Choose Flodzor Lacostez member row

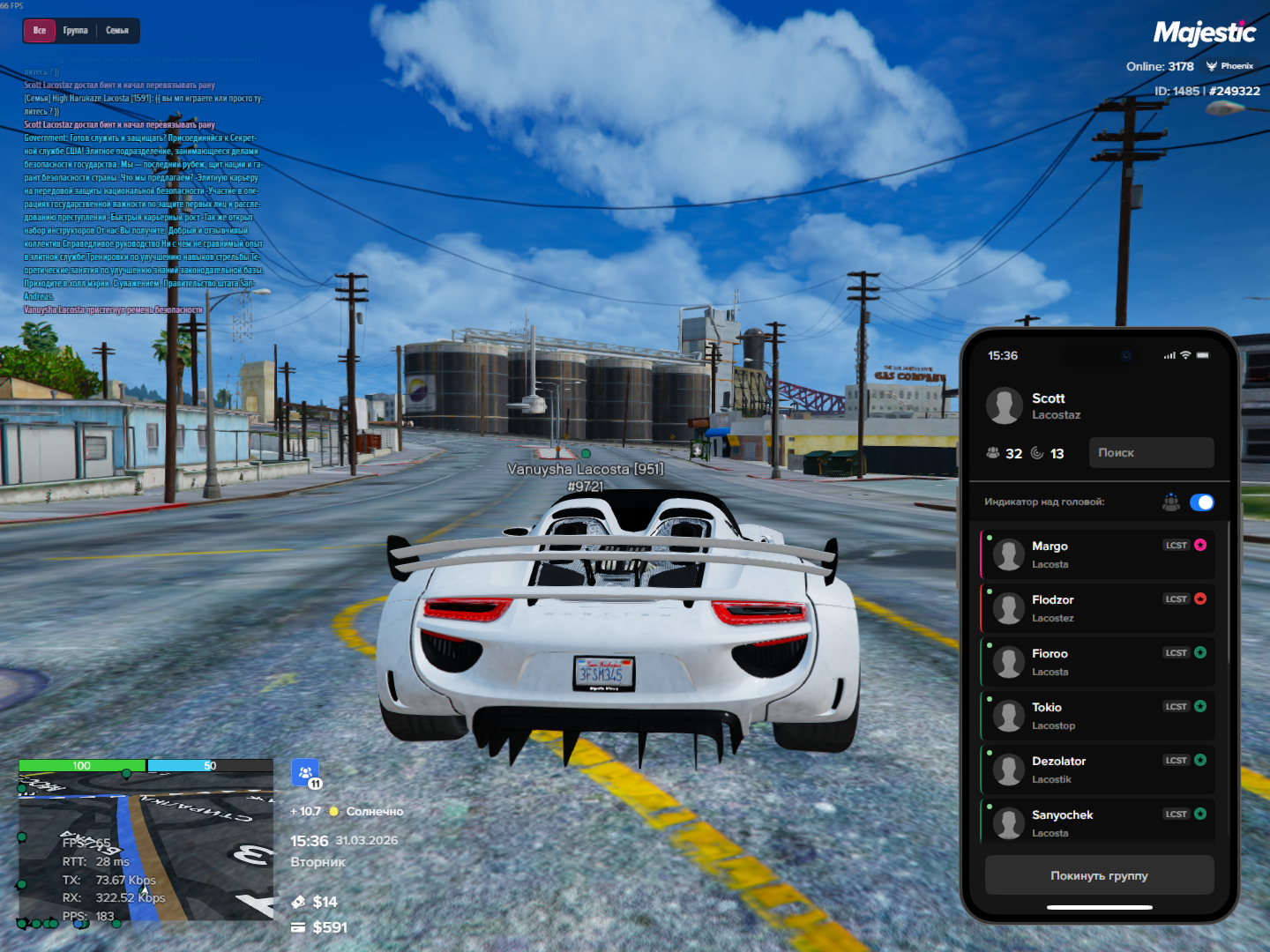click(x=1098, y=608)
